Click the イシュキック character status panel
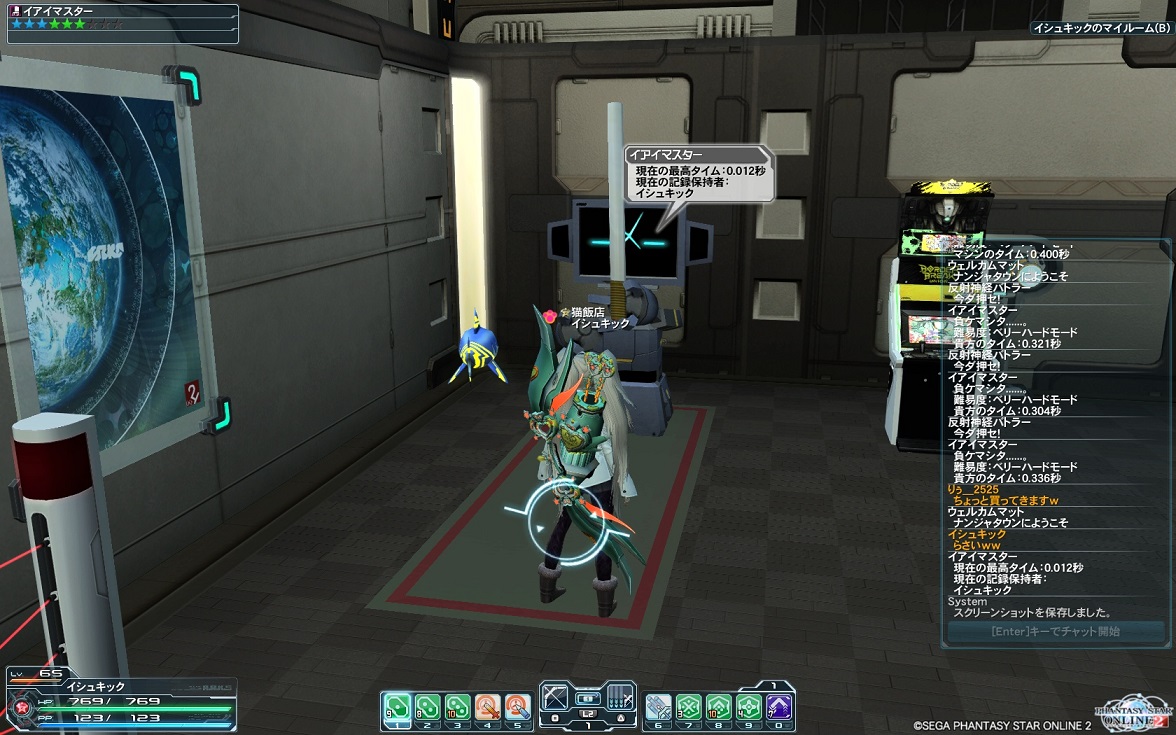 [120, 701]
